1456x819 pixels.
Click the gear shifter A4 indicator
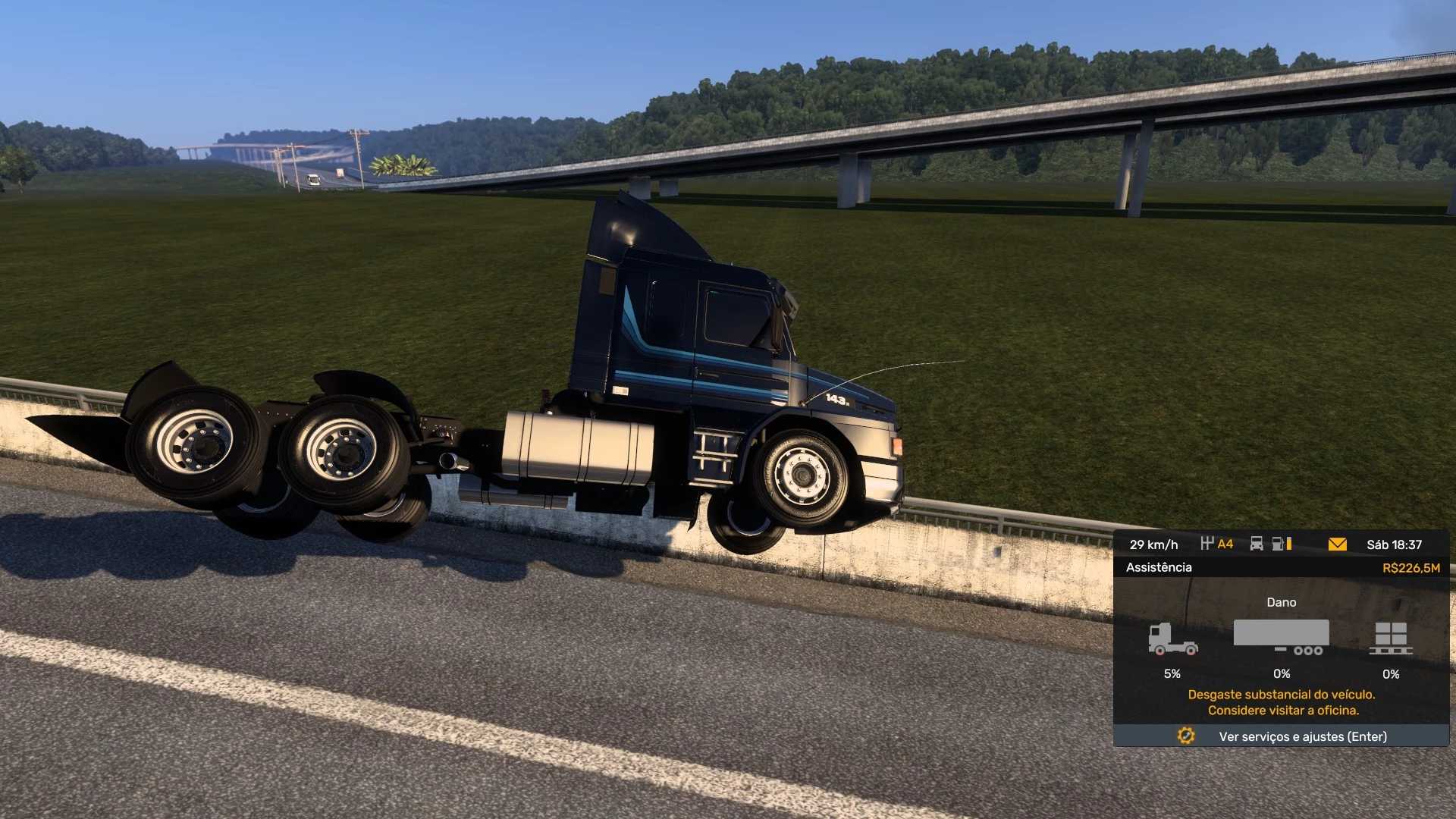[x=1217, y=544]
